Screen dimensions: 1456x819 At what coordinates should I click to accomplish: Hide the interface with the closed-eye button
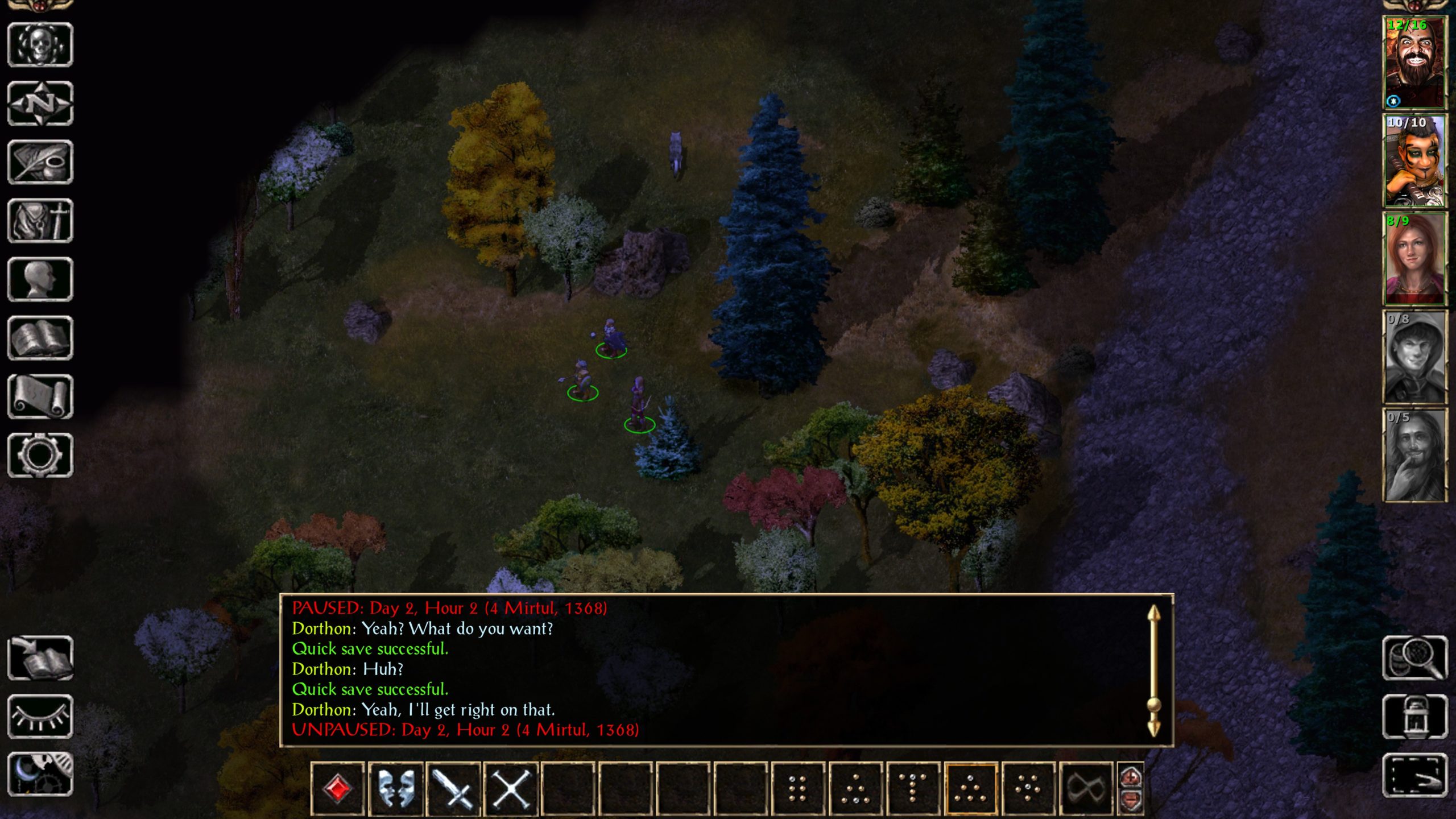pyautogui.click(x=40, y=717)
